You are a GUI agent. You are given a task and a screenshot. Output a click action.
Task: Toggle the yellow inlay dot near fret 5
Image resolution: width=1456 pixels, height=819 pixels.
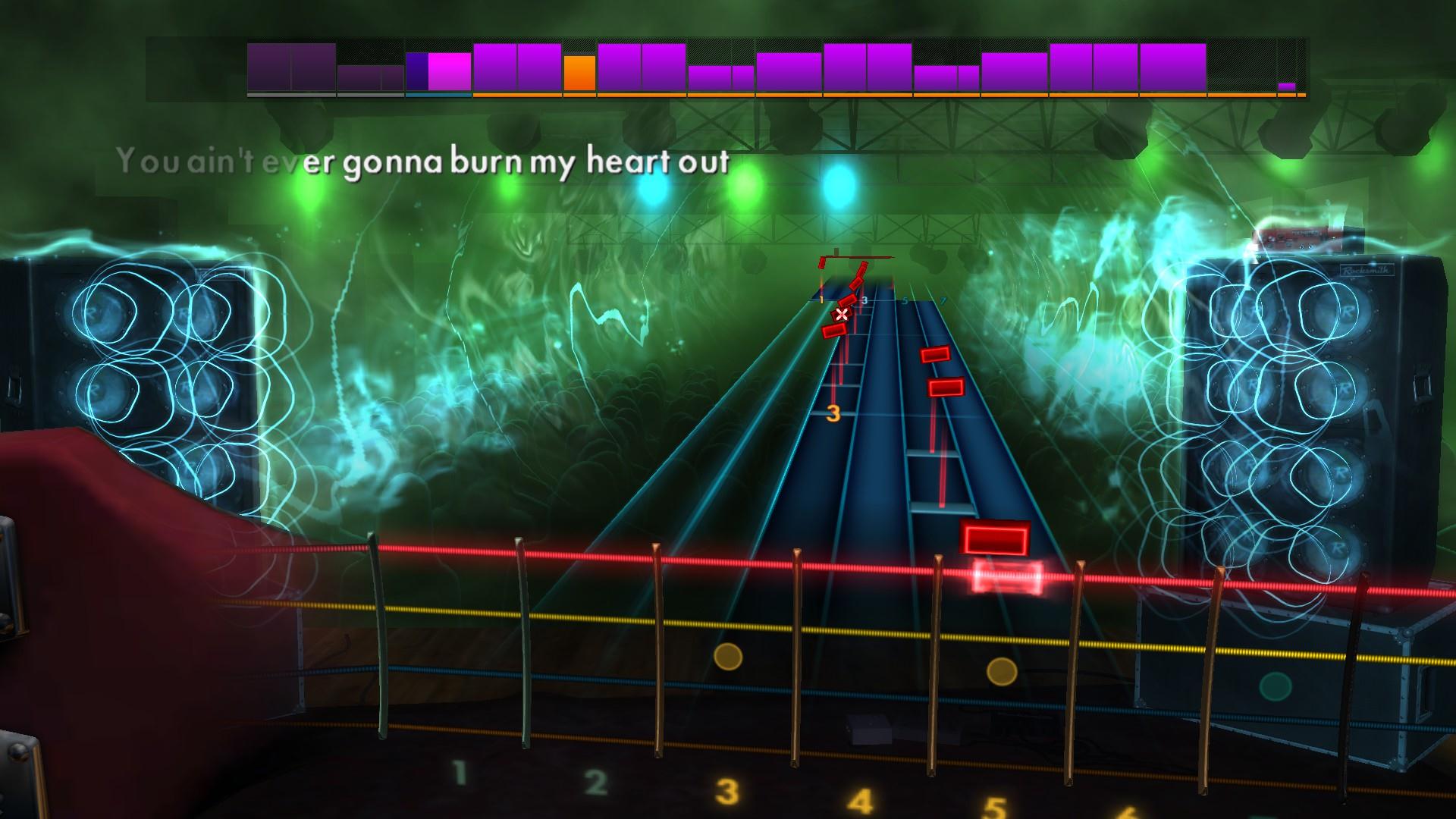pos(1003,670)
